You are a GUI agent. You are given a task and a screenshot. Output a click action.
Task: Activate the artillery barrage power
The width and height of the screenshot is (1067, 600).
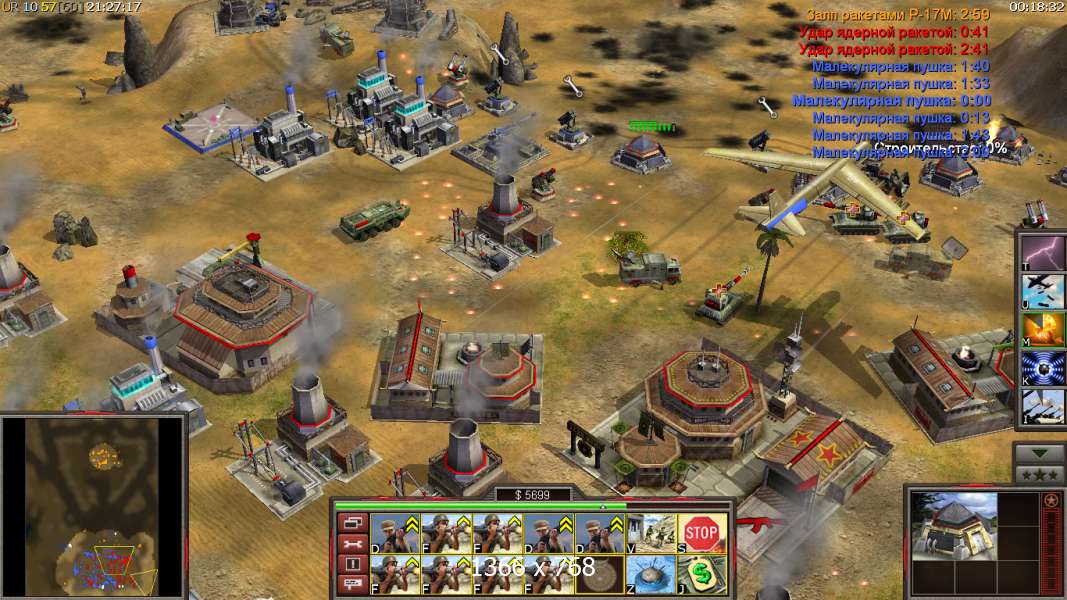pyautogui.click(x=1042, y=407)
